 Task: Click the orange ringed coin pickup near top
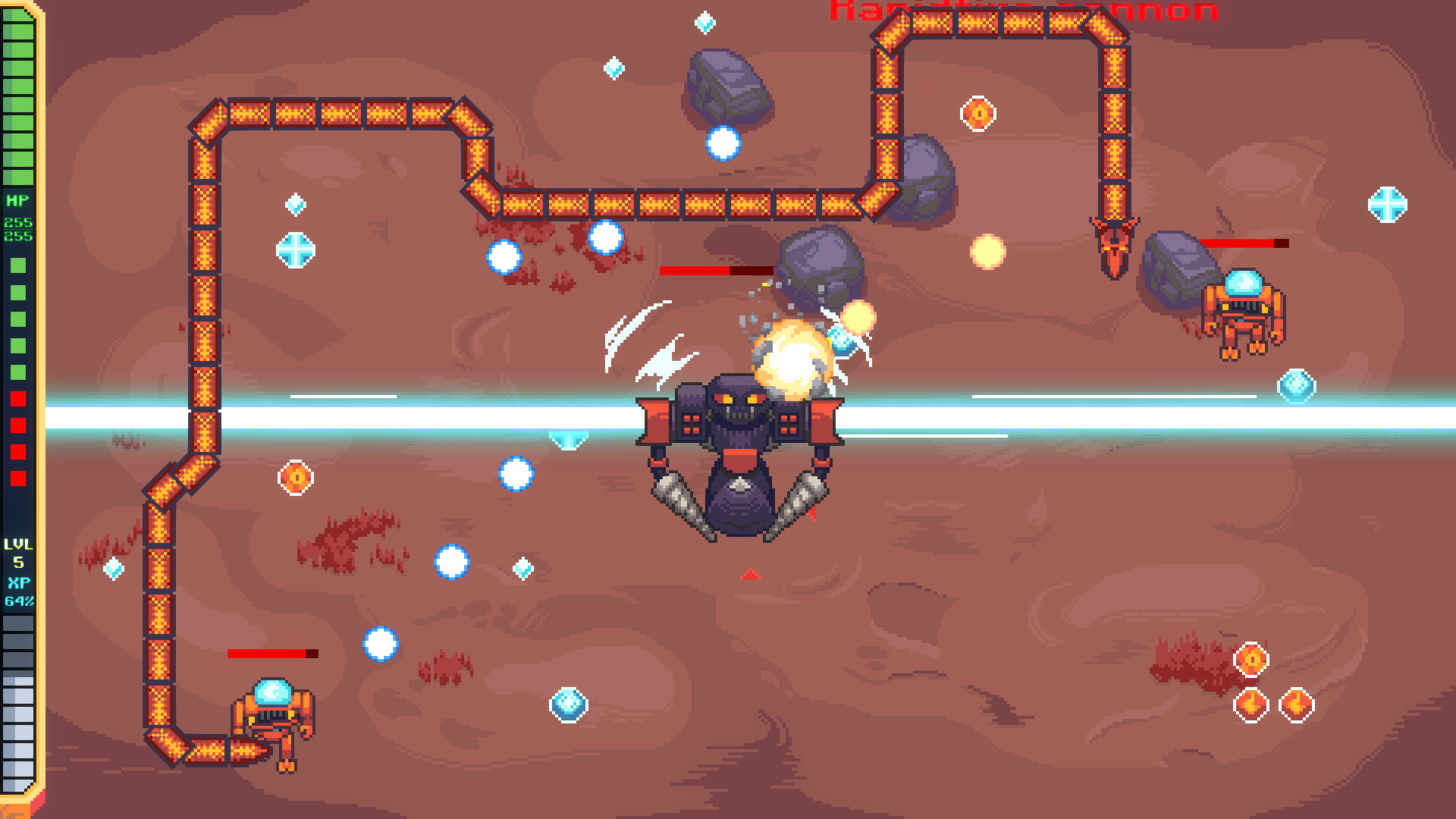click(980, 114)
